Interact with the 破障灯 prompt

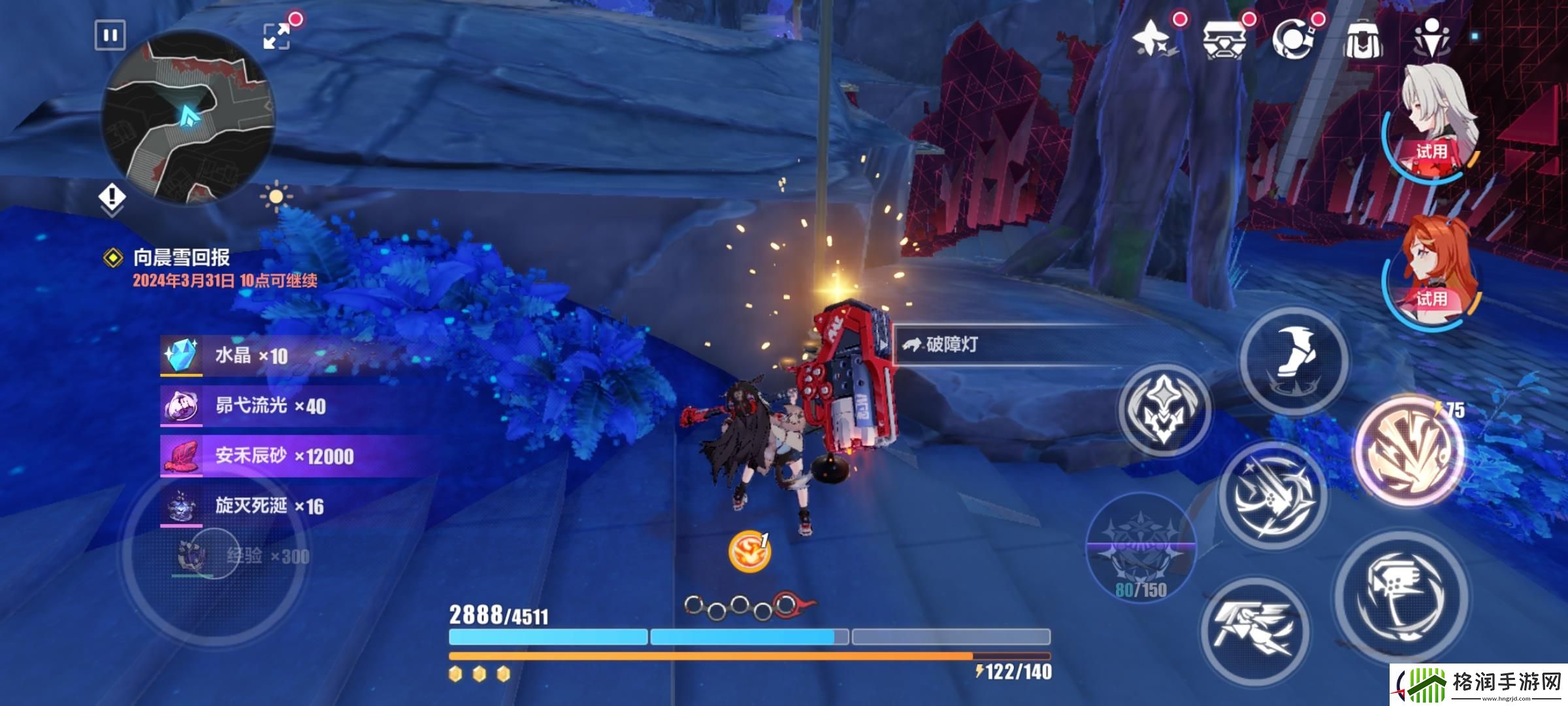tap(951, 345)
